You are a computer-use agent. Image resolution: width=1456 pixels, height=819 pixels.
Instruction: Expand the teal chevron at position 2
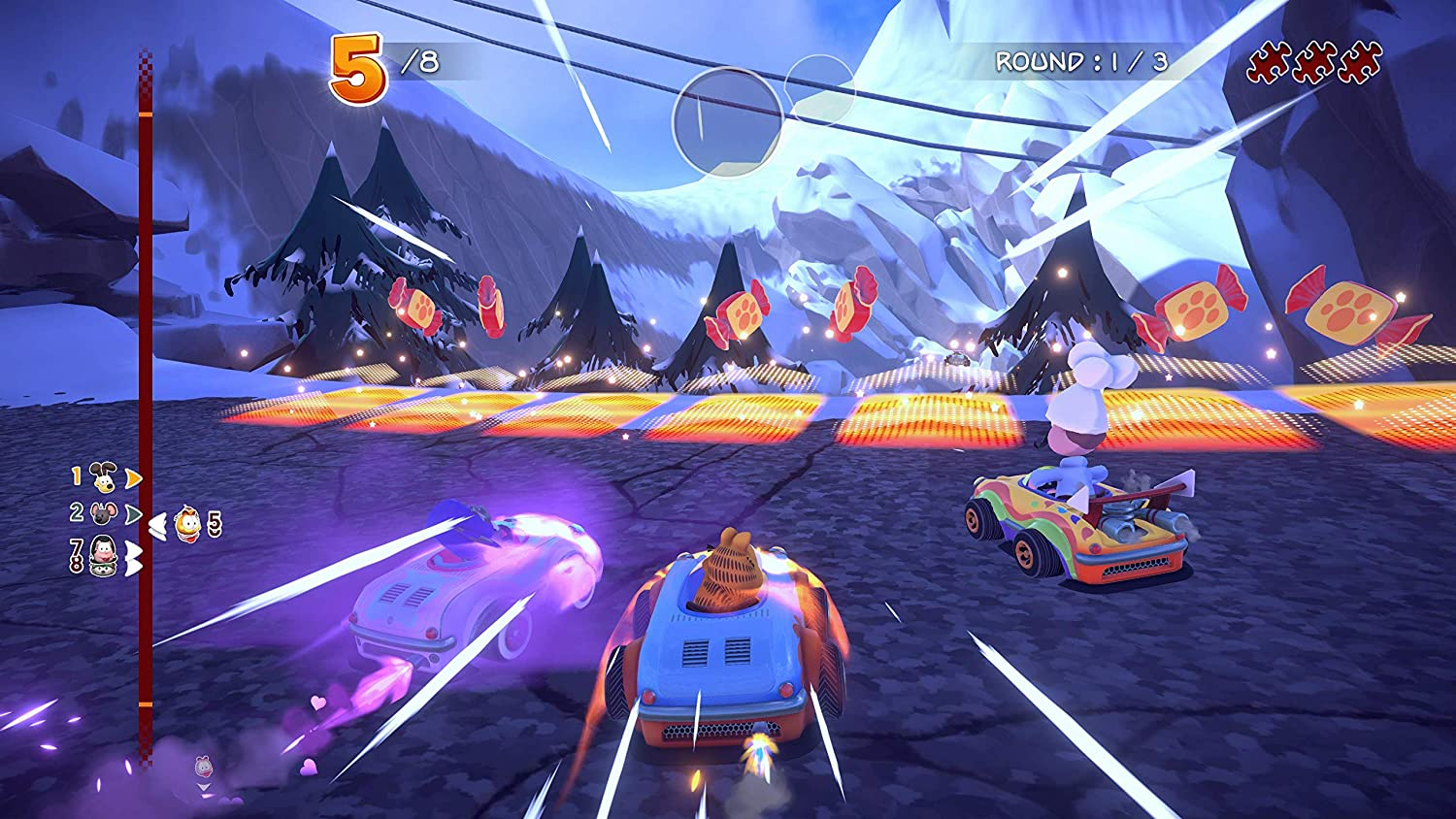tap(135, 514)
